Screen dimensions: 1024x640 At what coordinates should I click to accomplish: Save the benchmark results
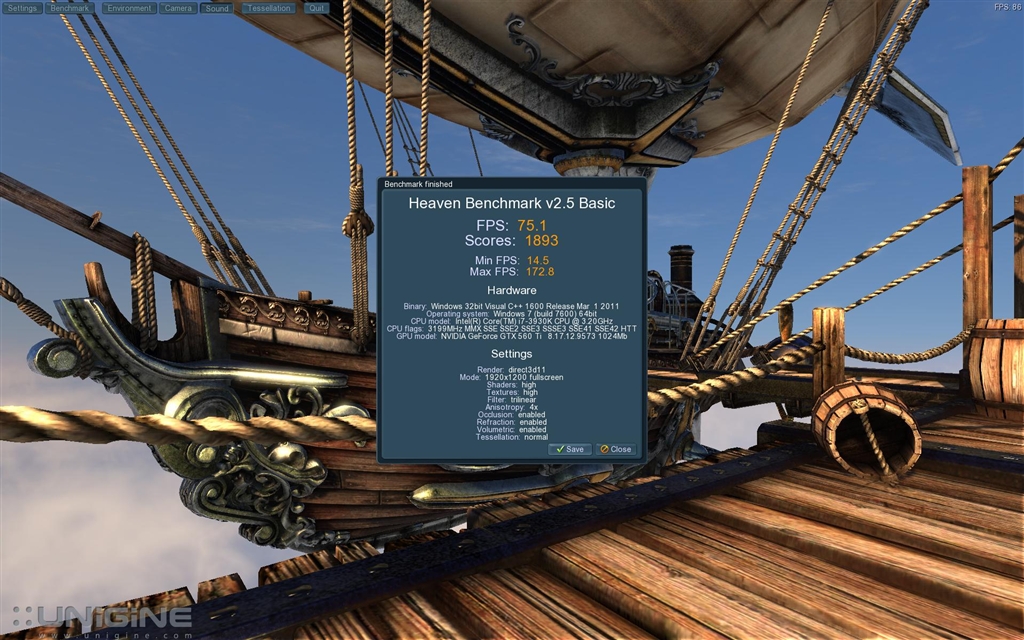(570, 449)
